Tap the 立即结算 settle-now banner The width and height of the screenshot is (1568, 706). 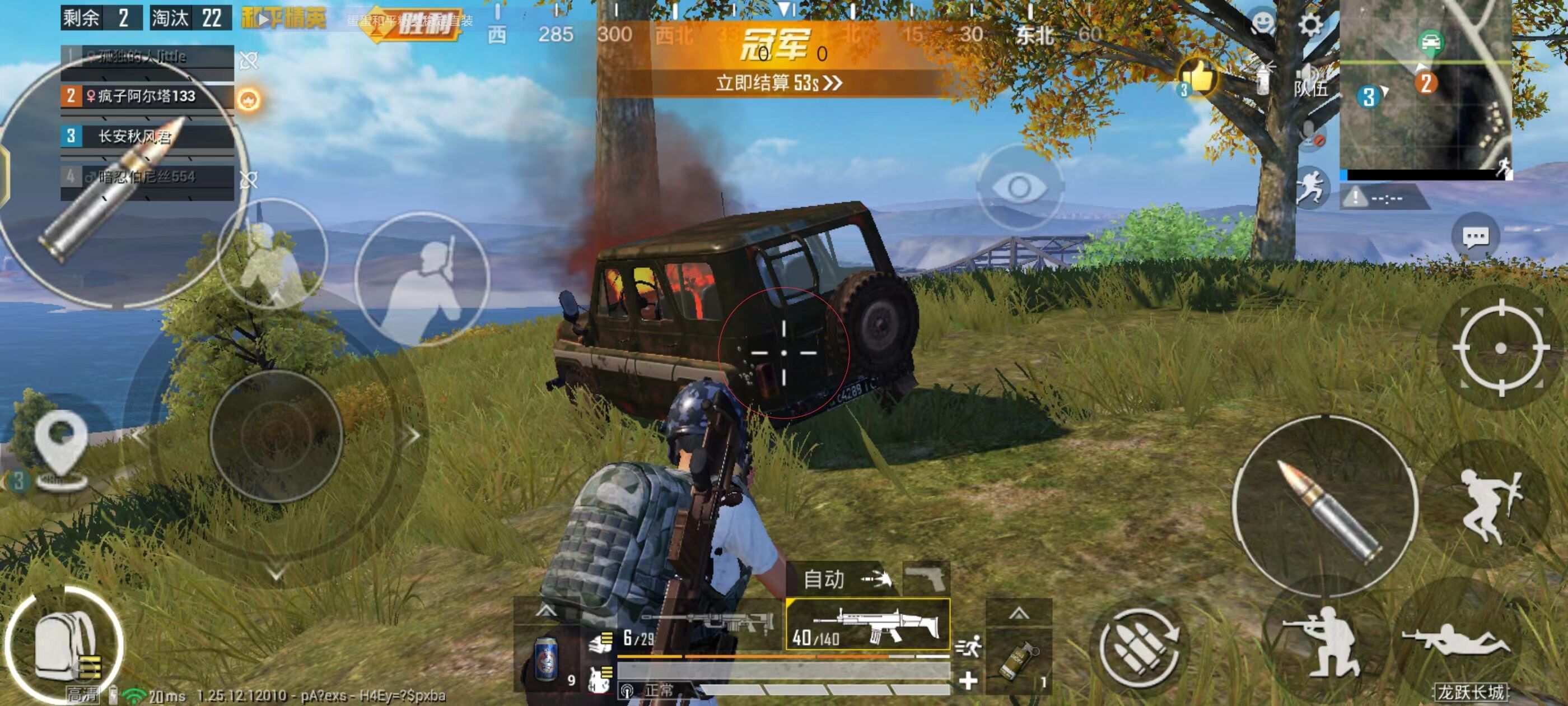[778, 82]
